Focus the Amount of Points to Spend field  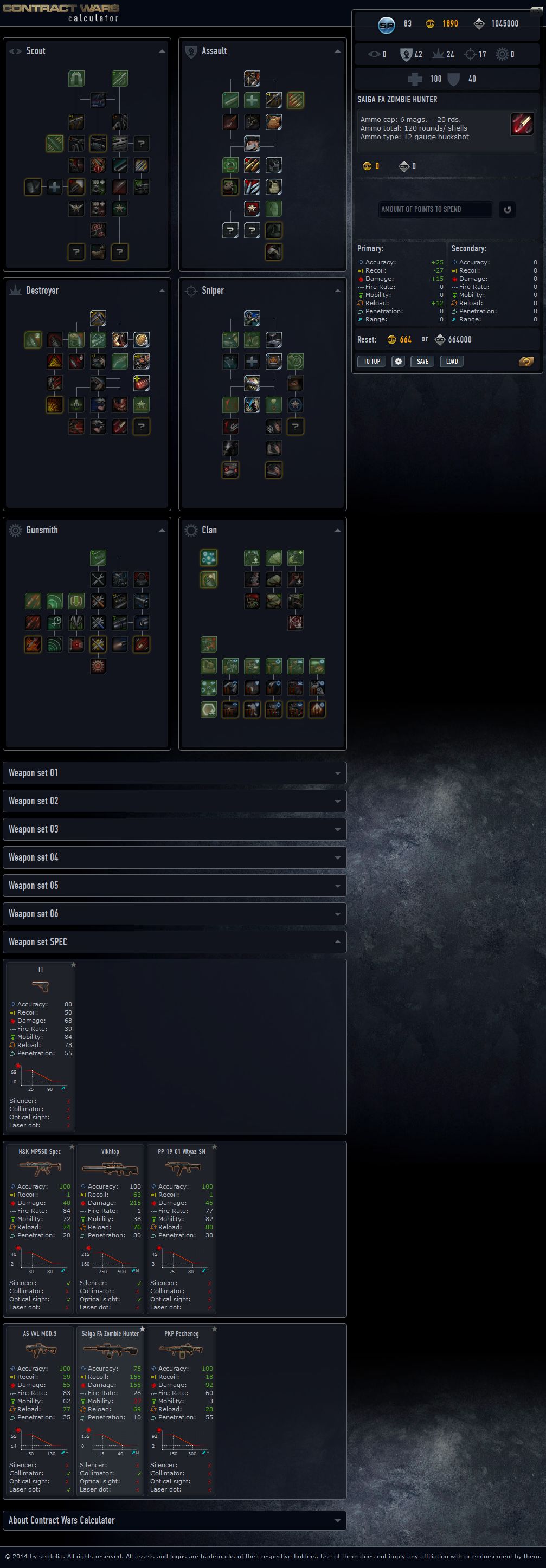(435, 209)
